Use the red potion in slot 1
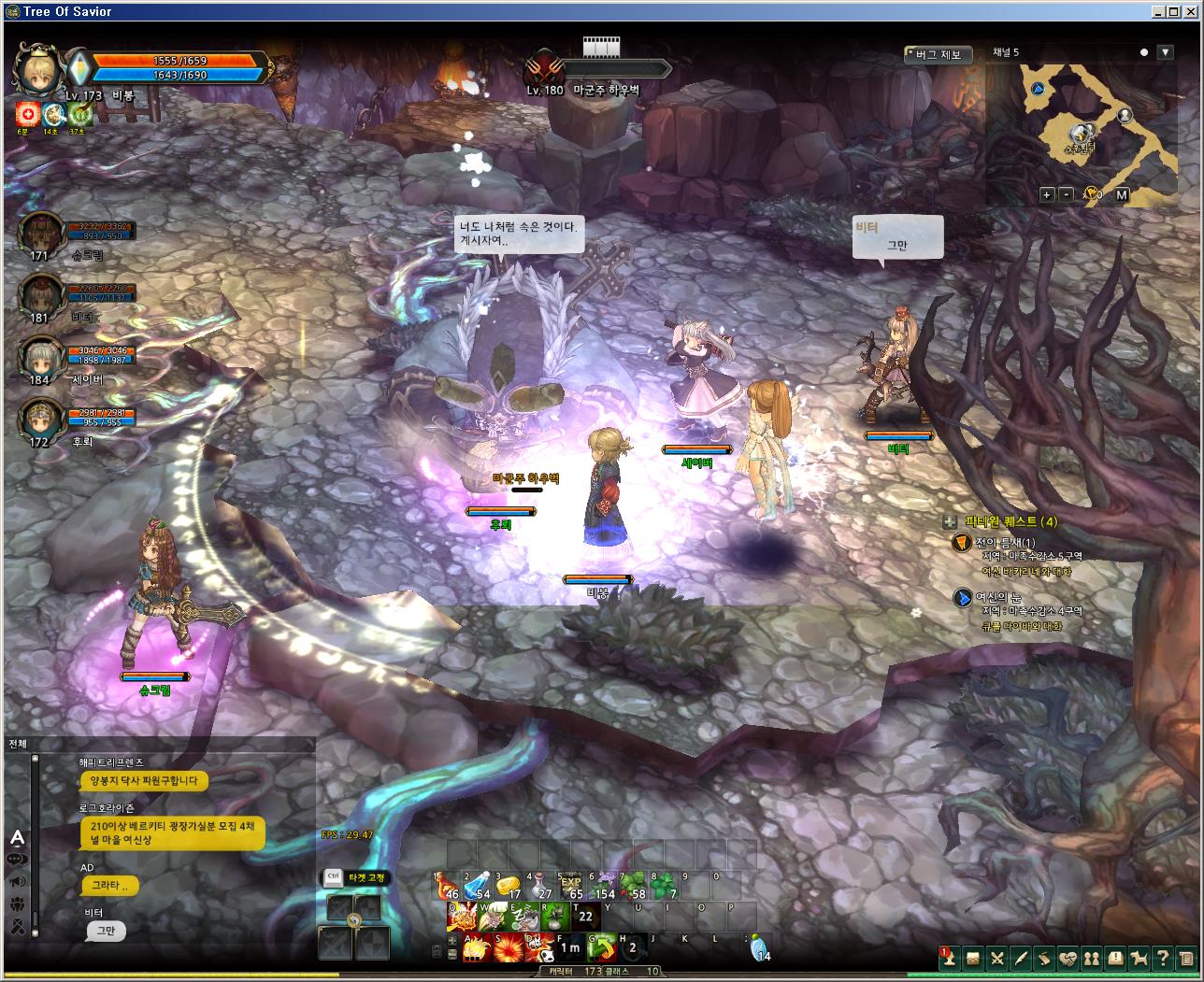 click(447, 886)
